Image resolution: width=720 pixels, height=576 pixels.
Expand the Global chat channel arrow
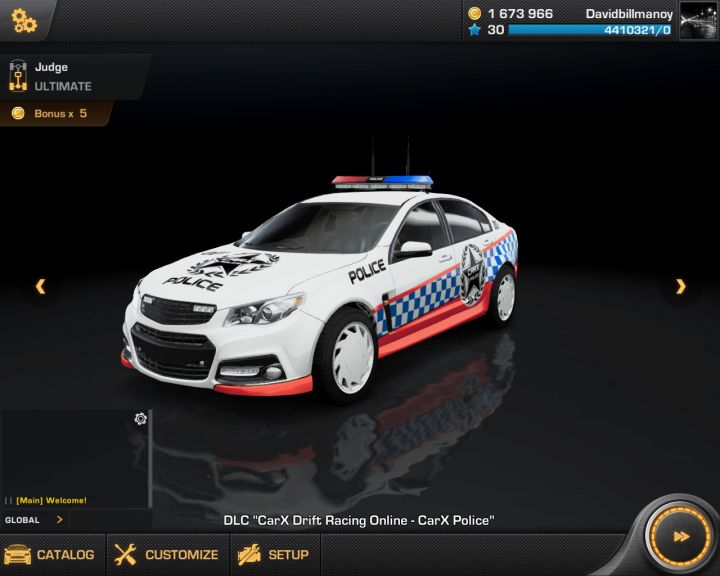tap(60, 520)
